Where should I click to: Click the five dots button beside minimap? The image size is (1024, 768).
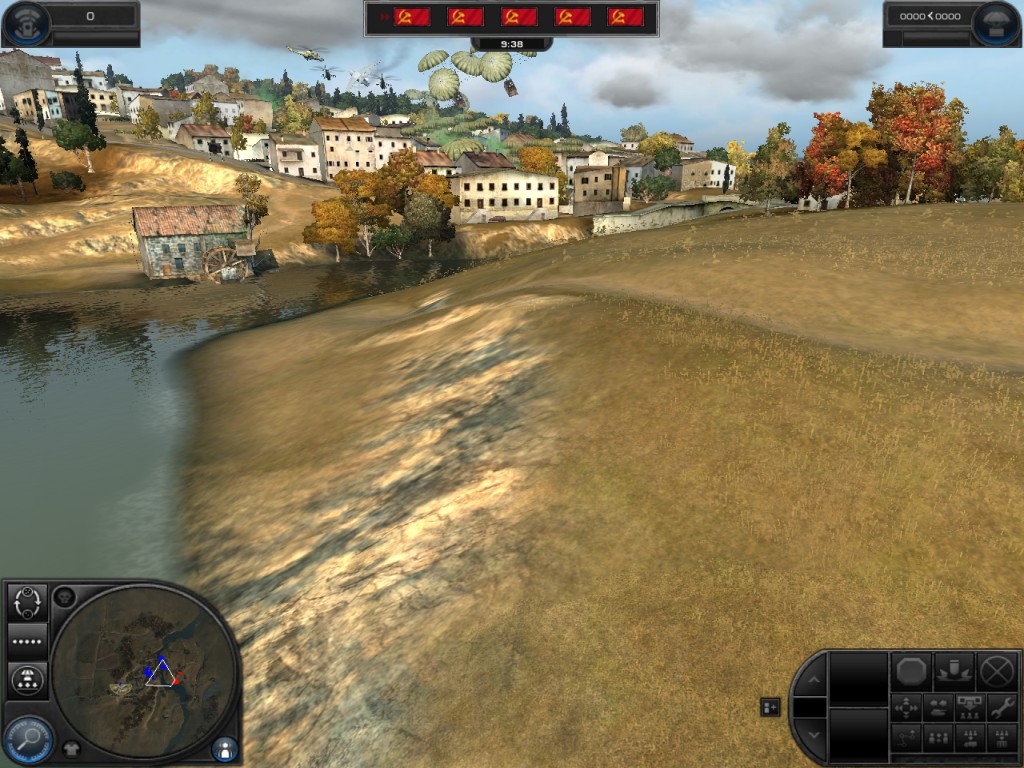coord(27,640)
